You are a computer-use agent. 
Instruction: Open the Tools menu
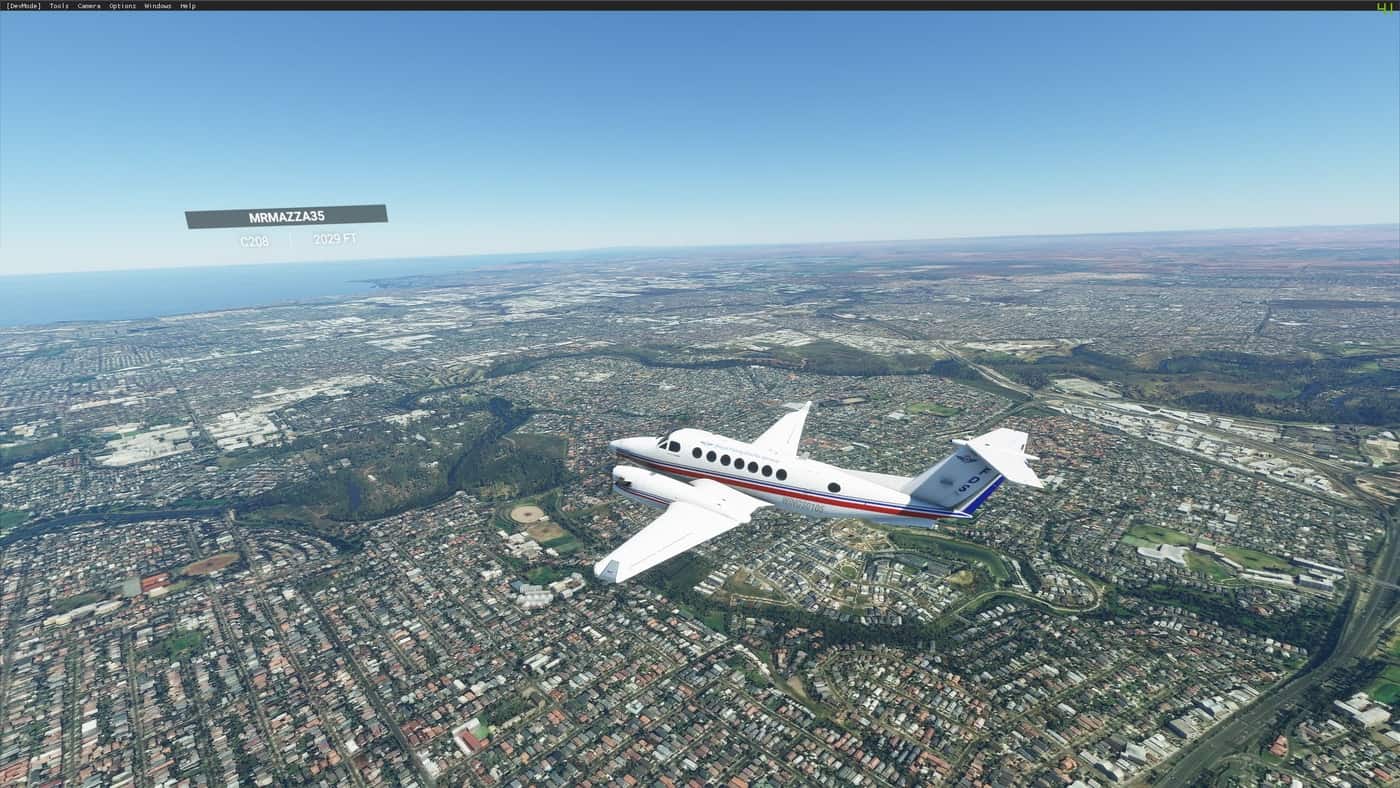click(x=59, y=6)
